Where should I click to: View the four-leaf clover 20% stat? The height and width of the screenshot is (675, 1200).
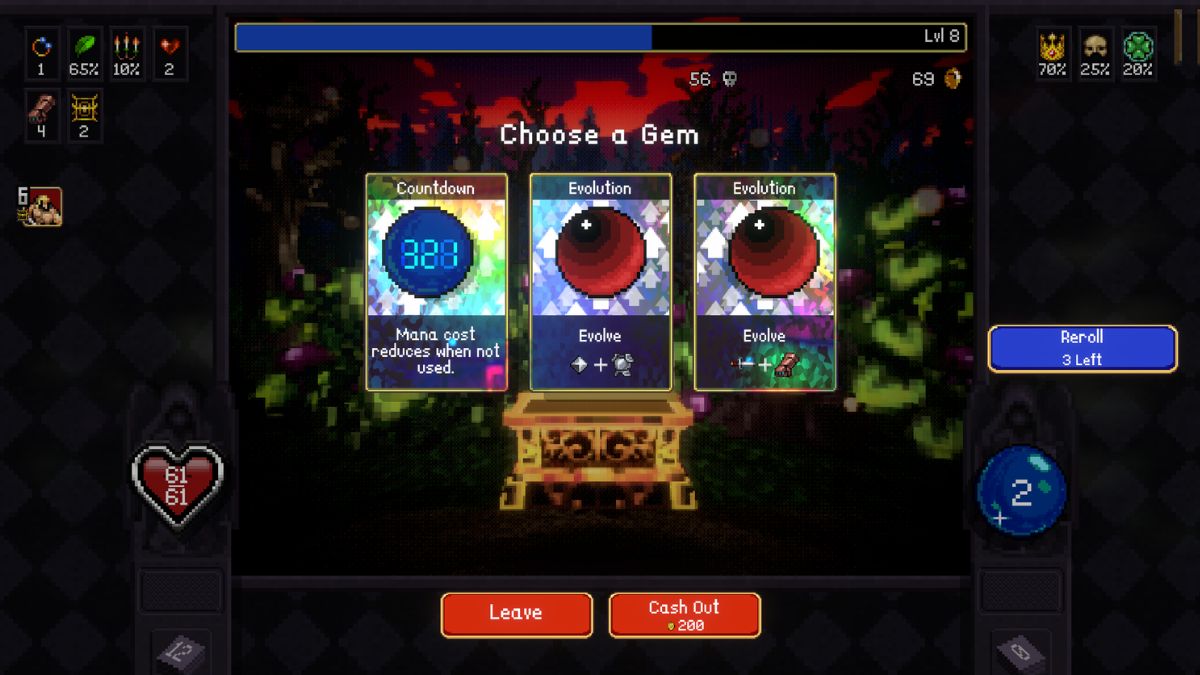click(x=1138, y=48)
